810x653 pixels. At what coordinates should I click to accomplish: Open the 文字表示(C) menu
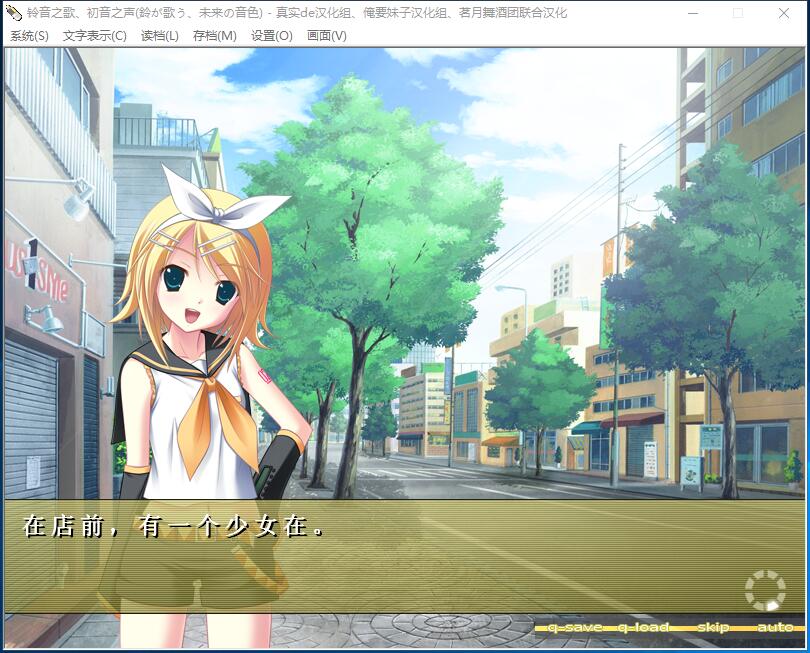(94, 36)
